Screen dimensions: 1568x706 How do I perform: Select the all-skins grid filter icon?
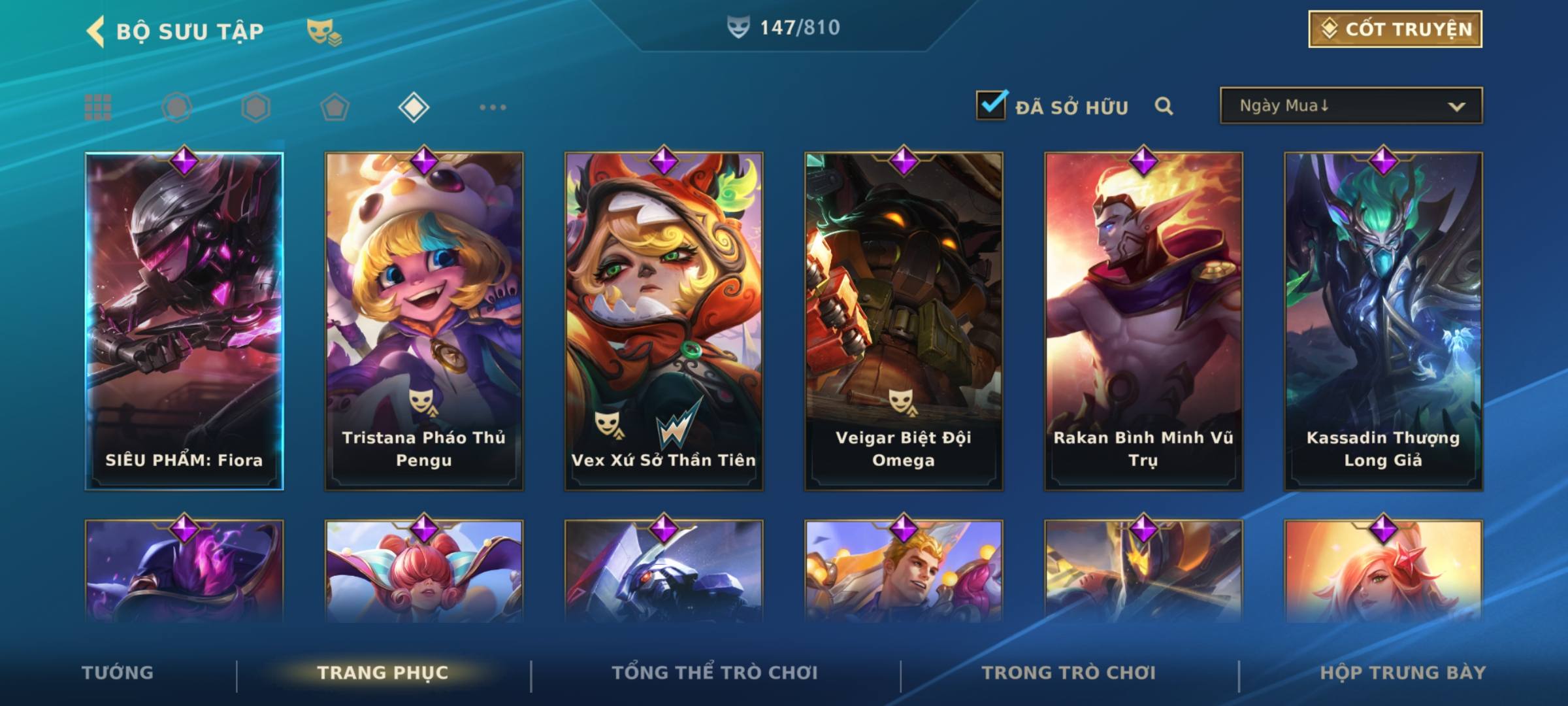[98, 107]
